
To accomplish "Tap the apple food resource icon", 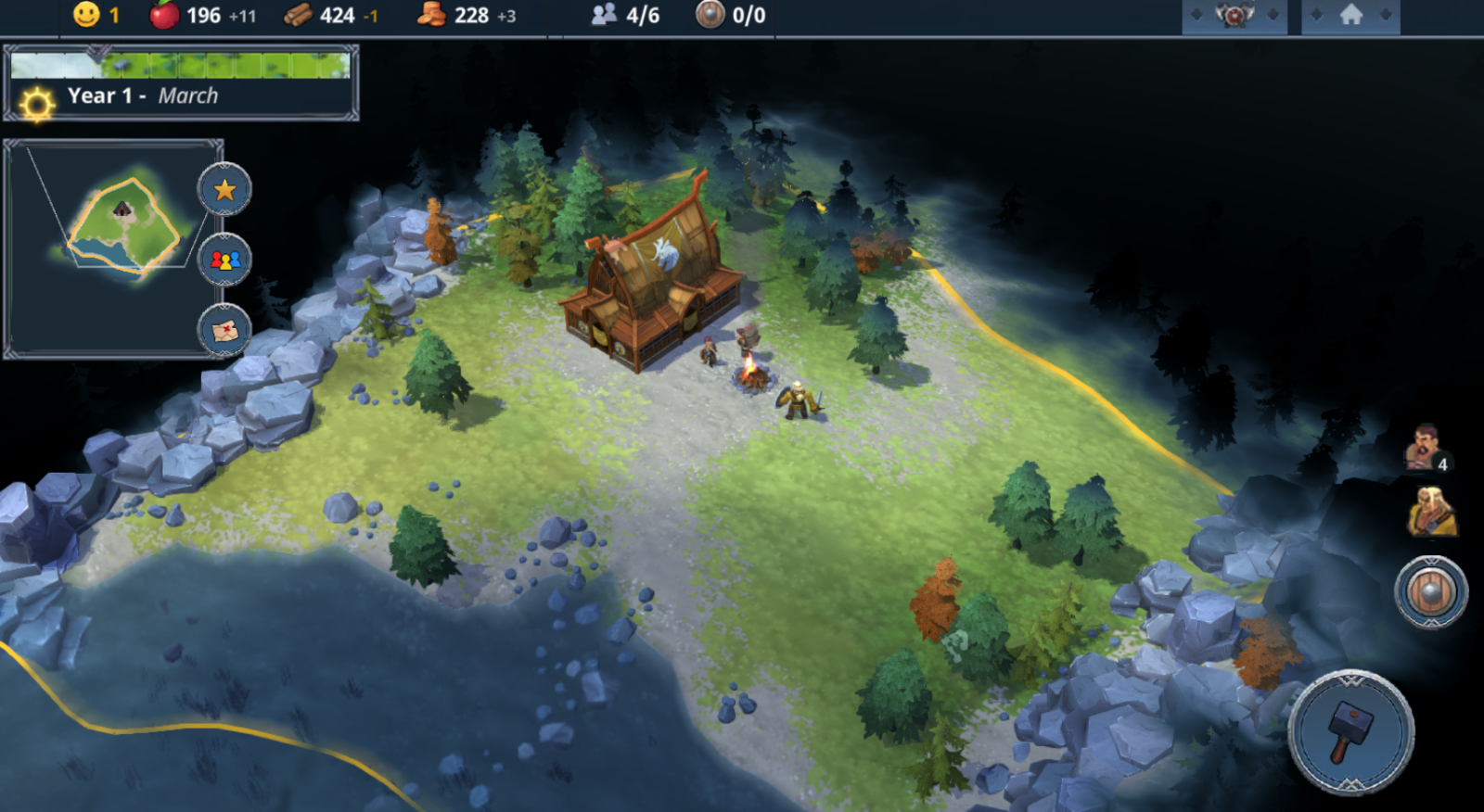I will [164, 15].
